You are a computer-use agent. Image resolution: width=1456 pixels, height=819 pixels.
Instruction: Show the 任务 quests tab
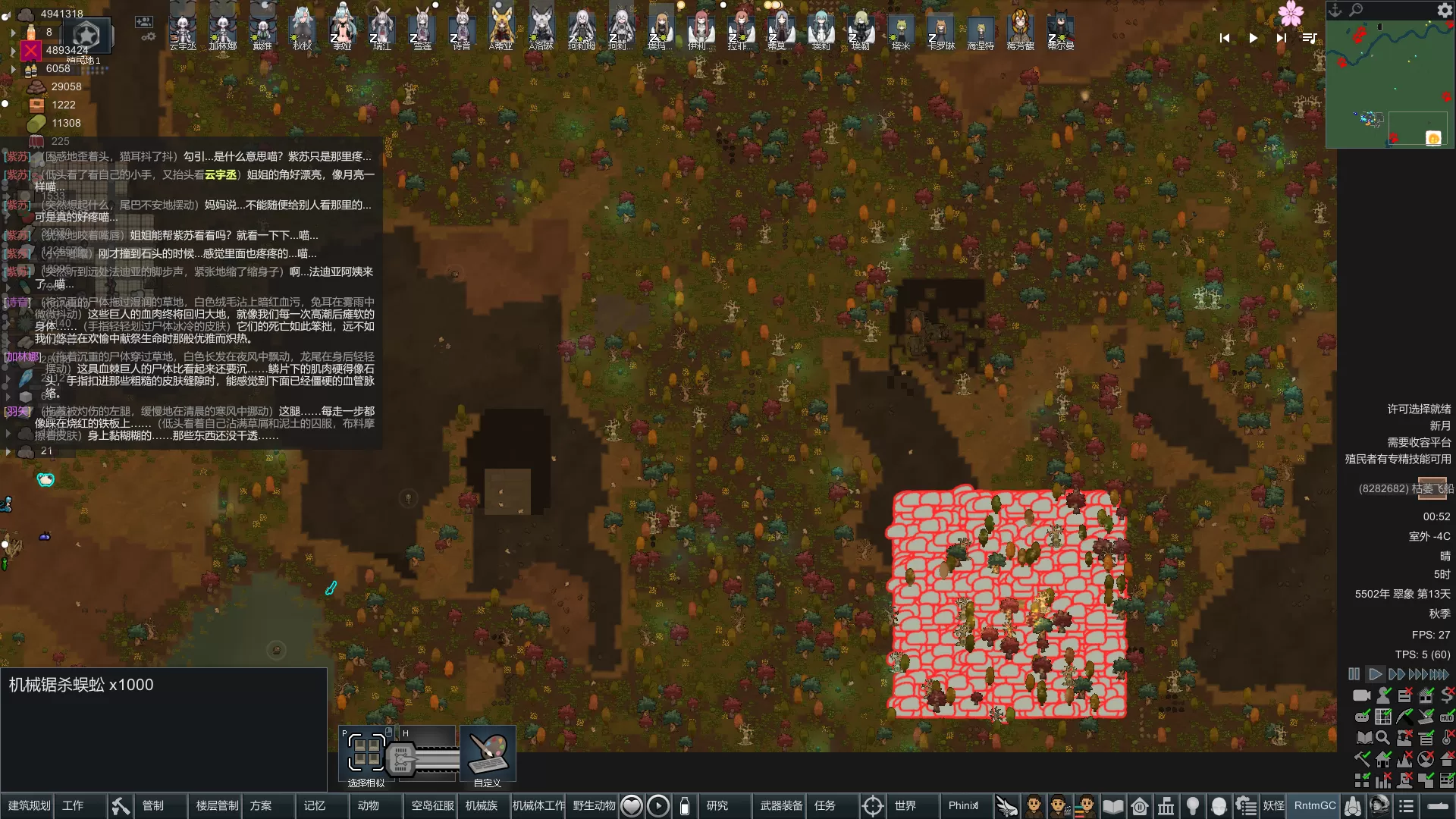(x=825, y=805)
